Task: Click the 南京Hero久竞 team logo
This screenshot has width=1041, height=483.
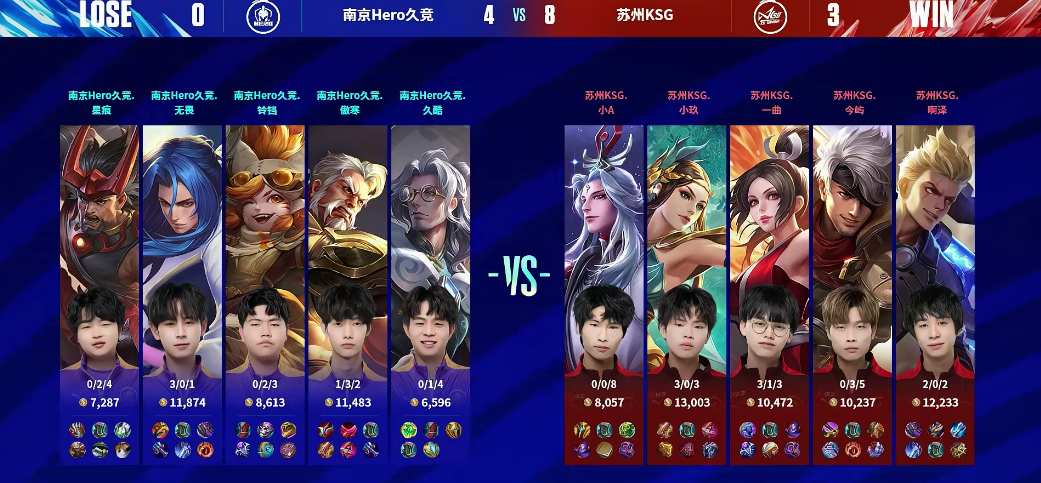Action: (x=264, y=16)
